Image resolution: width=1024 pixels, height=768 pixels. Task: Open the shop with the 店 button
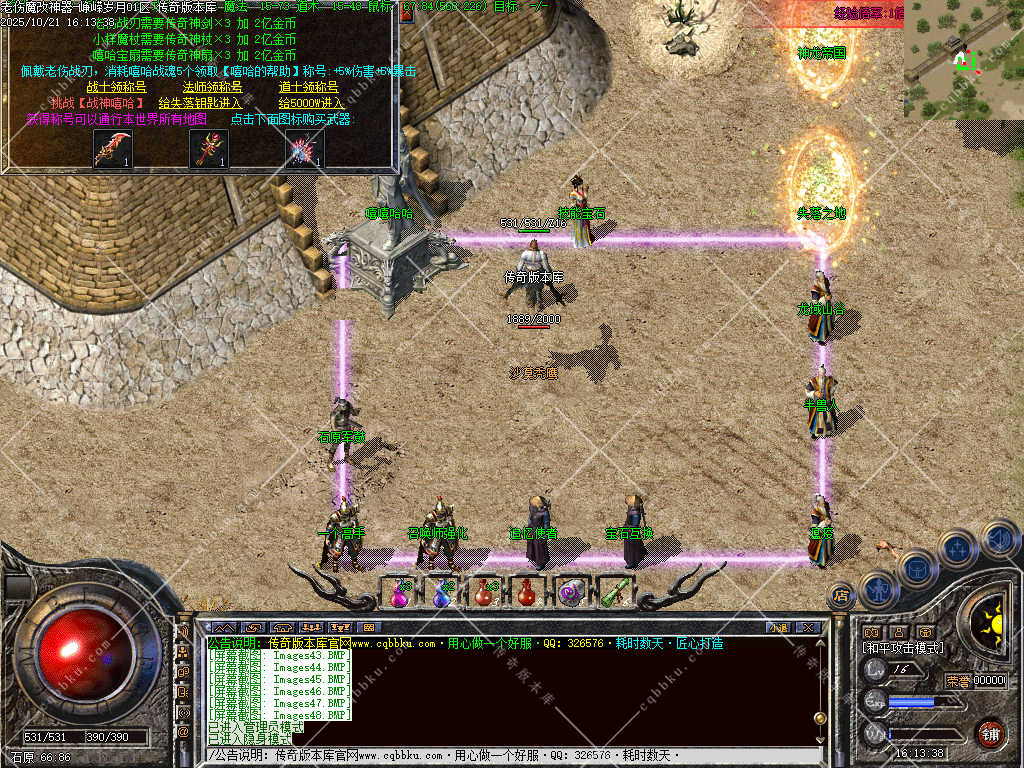pos(841,596)
